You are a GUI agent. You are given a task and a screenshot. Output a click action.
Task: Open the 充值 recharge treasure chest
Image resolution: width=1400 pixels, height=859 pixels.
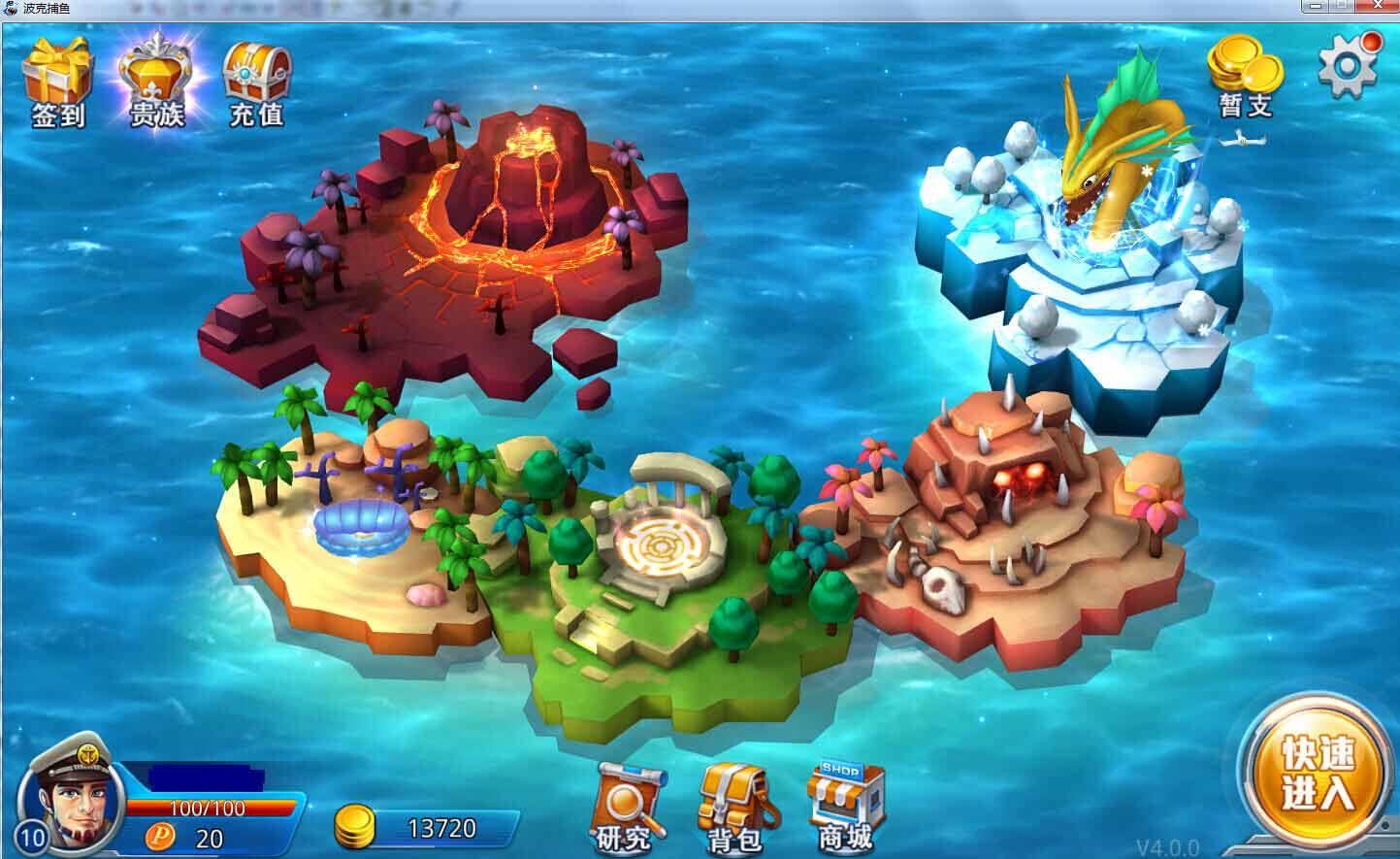tap(256, 83)
